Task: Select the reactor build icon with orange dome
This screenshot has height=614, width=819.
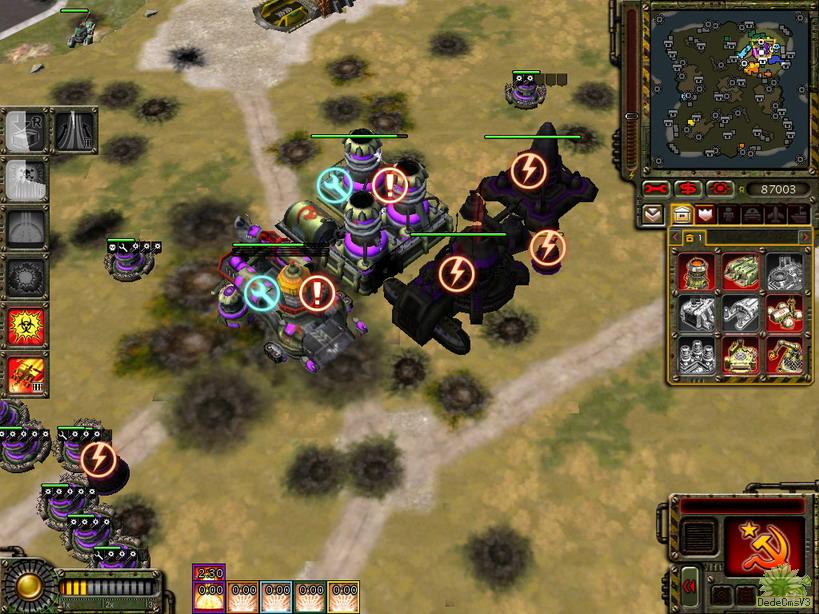Action: tap(696, 272)
